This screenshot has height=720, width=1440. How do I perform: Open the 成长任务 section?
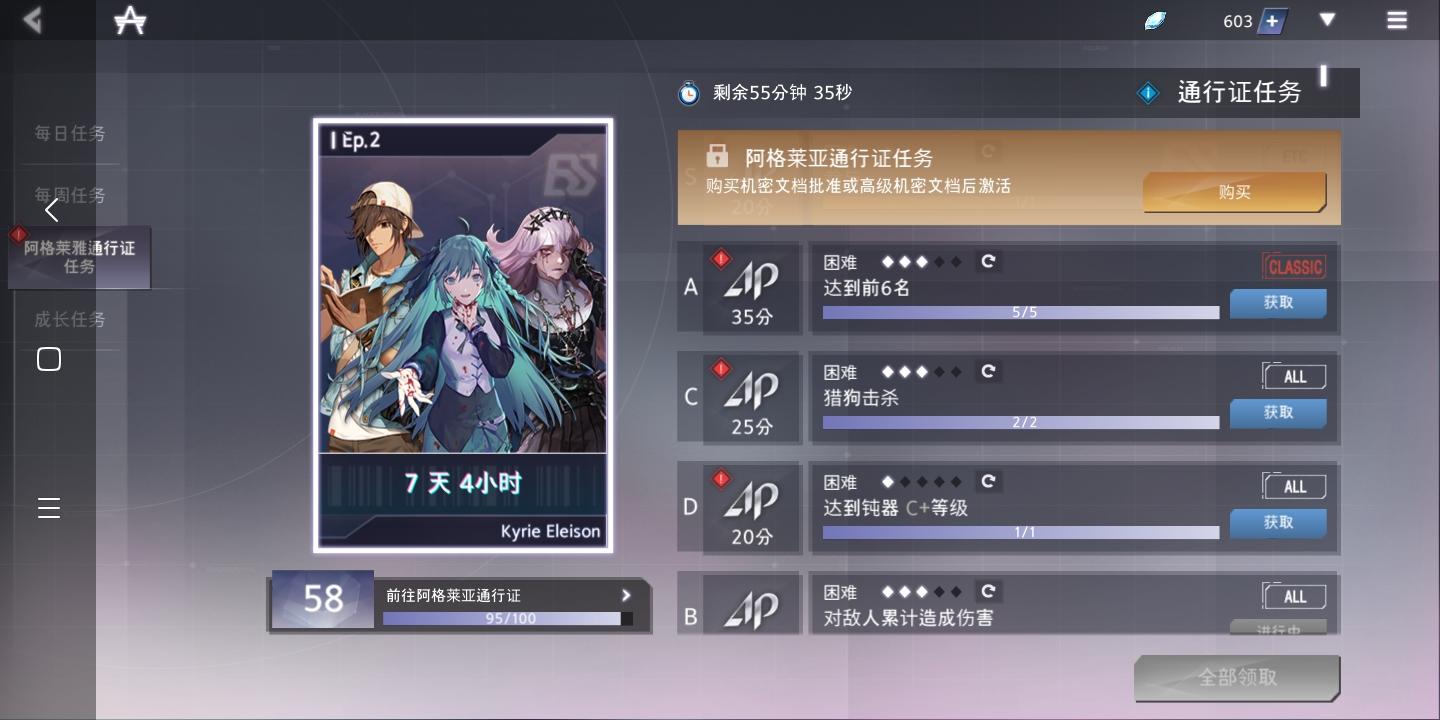pyautogui.click(x=70, y=319)
